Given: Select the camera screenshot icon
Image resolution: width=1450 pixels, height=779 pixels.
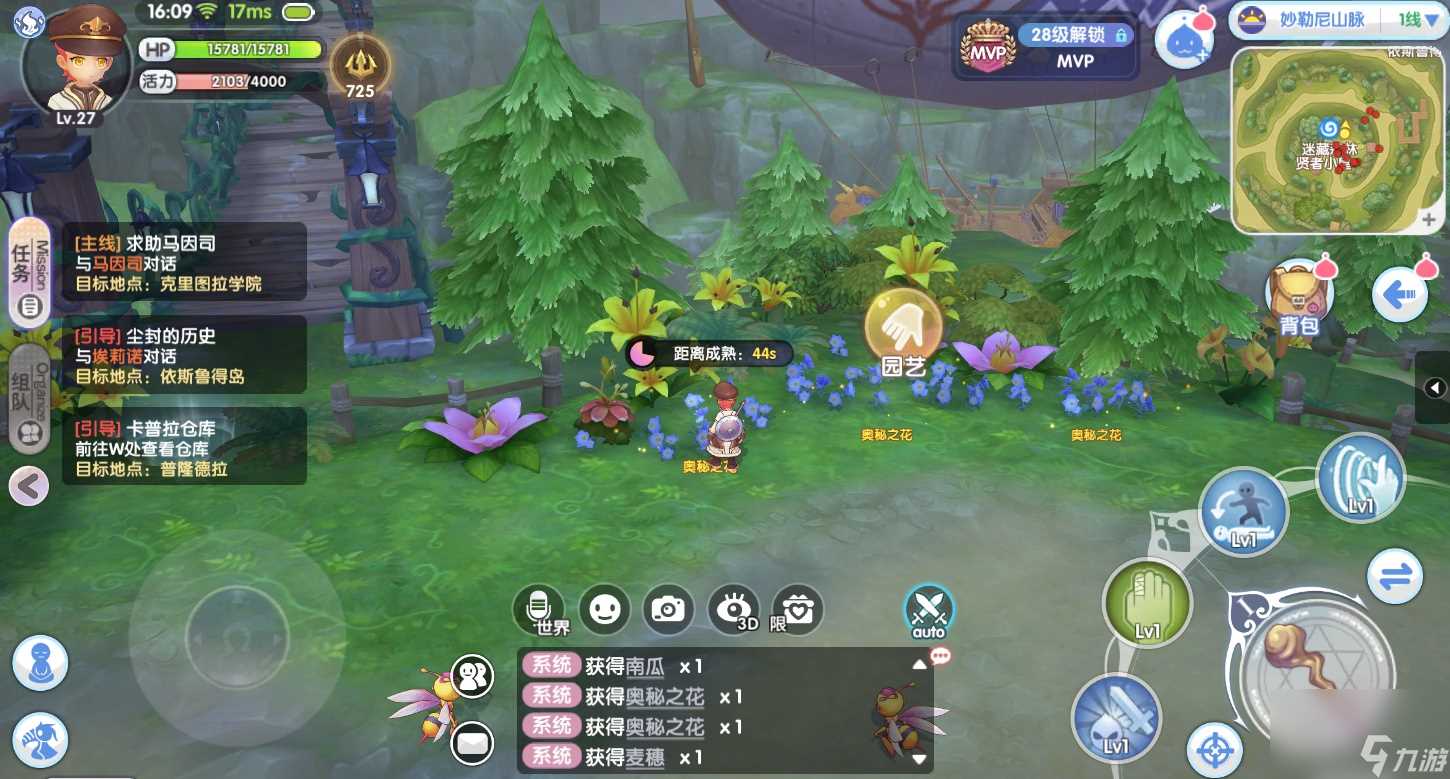Looking at the screenshot, I should pyautogui.click(x=667, y=611).
